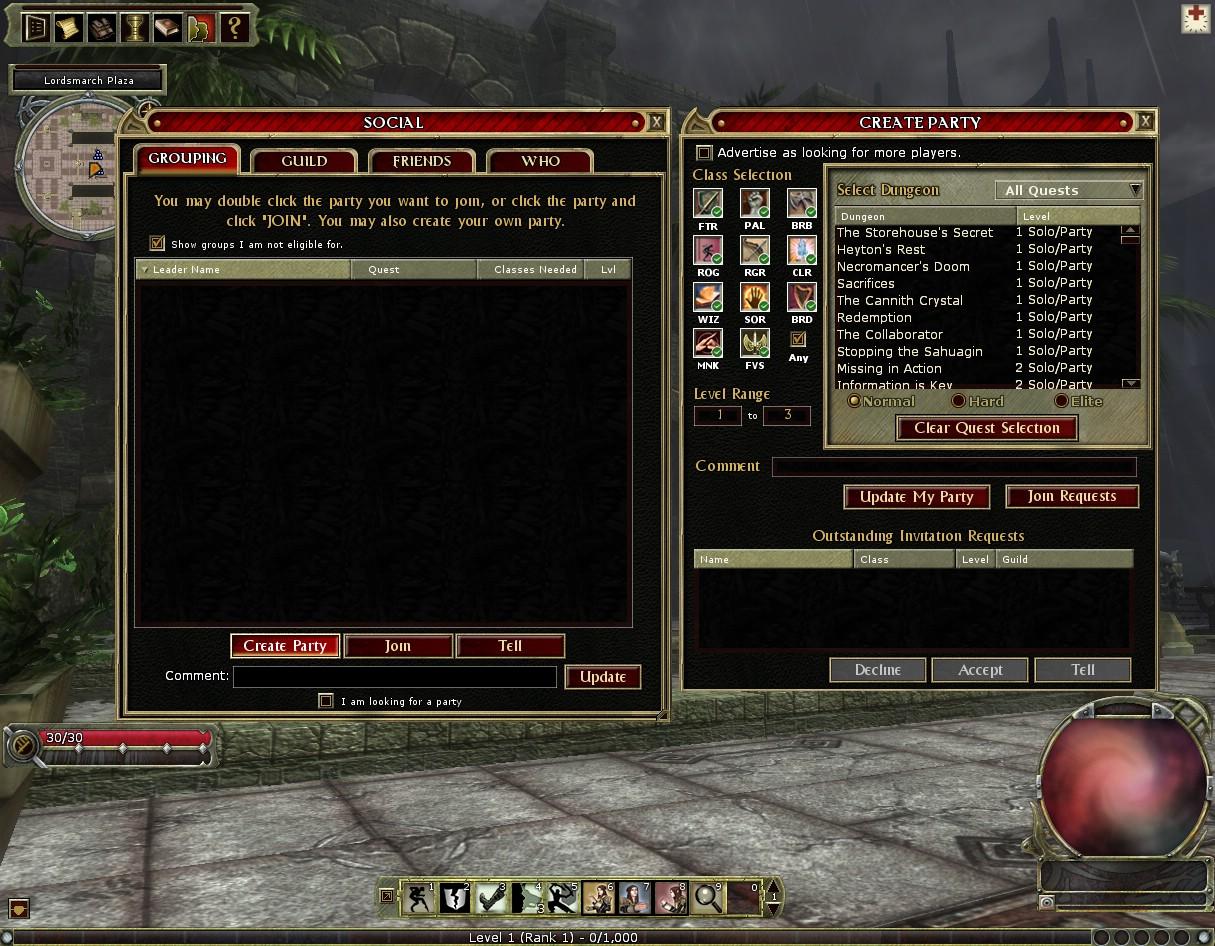Screen dimensions: 1215x946
Task: Click the party Comment input field
Action: click(954, 467)
